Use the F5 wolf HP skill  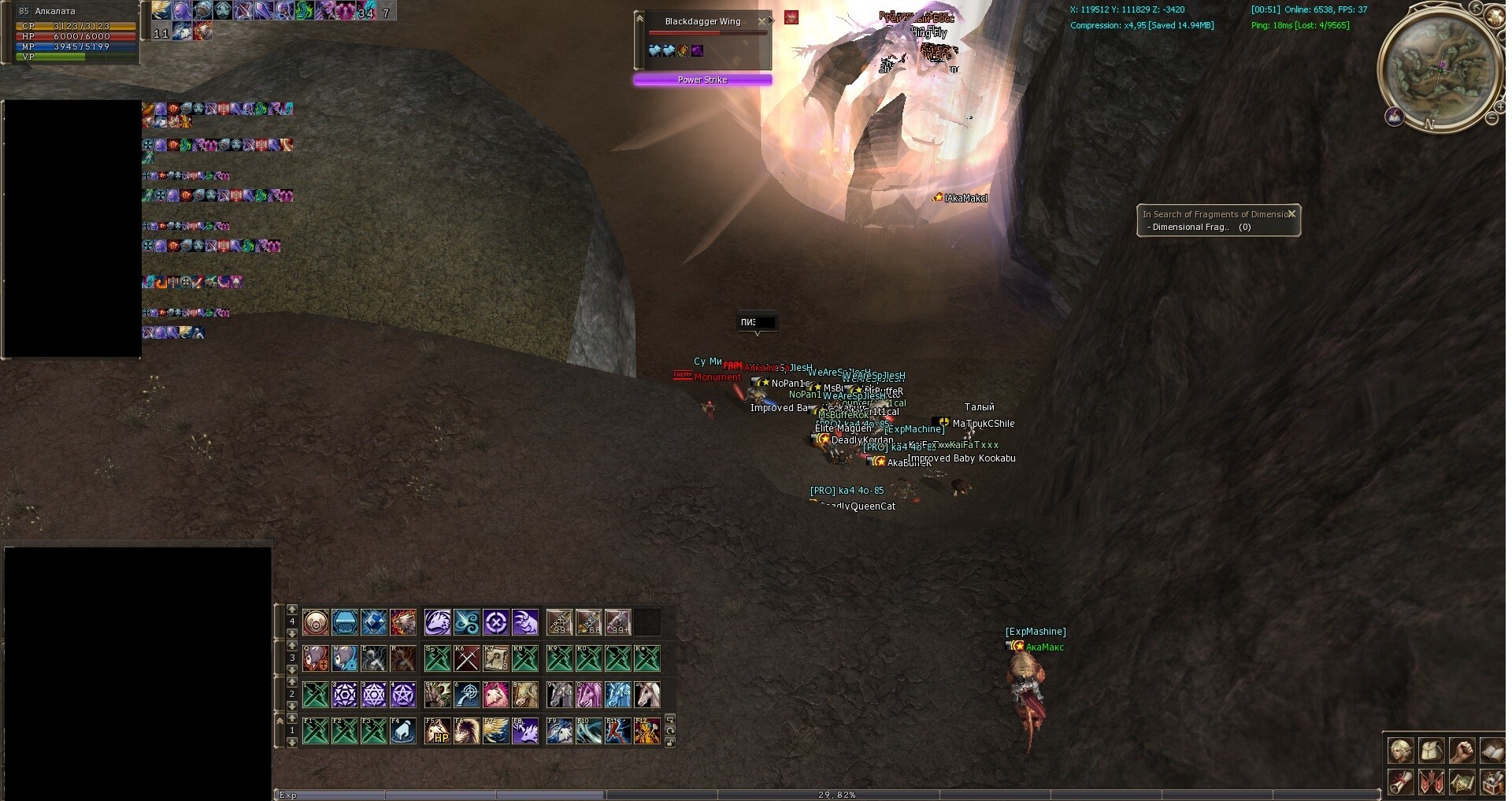click(438, 731)
